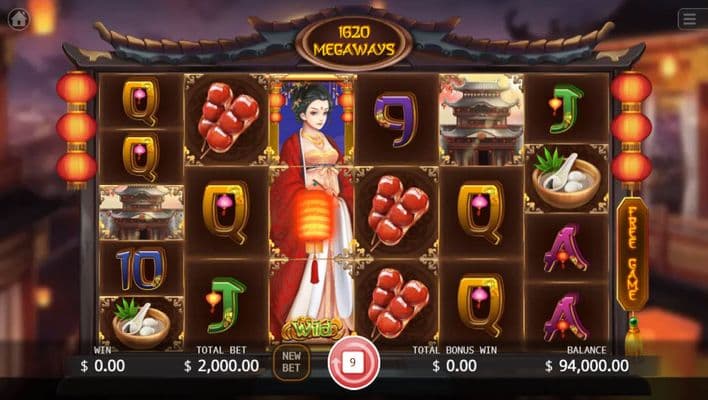Viewport: 708px width, 400px height.
Task: Go to the home screen icon
Action: pos(18,19)
